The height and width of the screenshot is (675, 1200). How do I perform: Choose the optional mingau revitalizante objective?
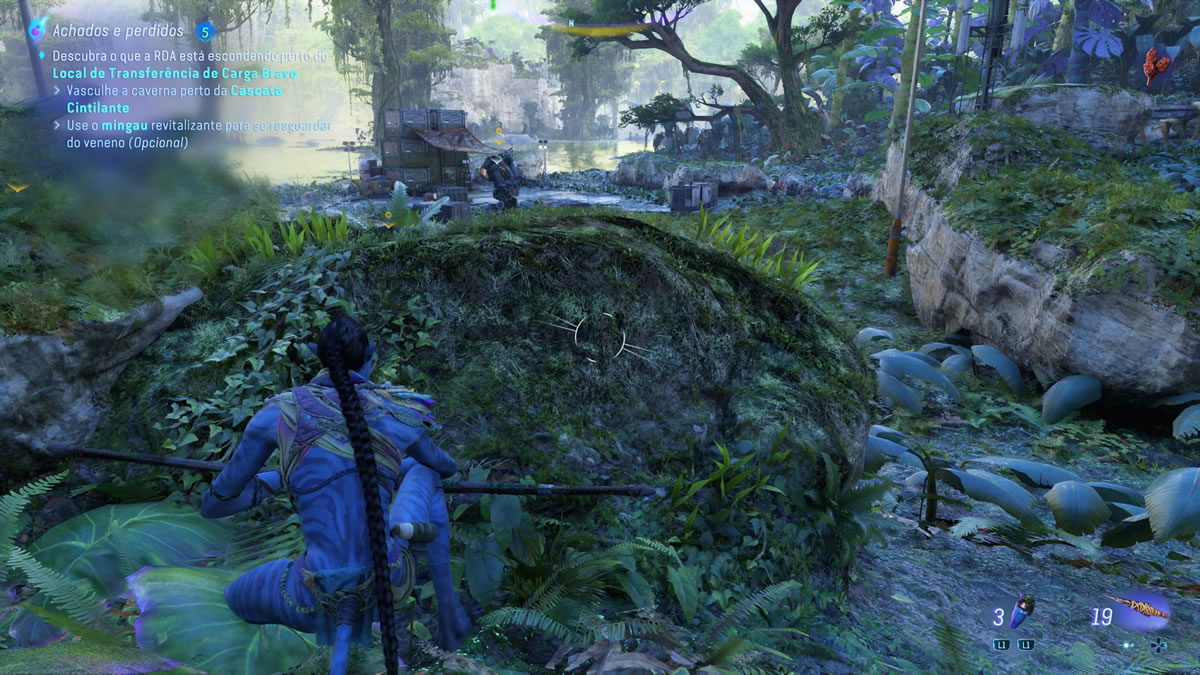pyautogui.click(x=192, y=134)
